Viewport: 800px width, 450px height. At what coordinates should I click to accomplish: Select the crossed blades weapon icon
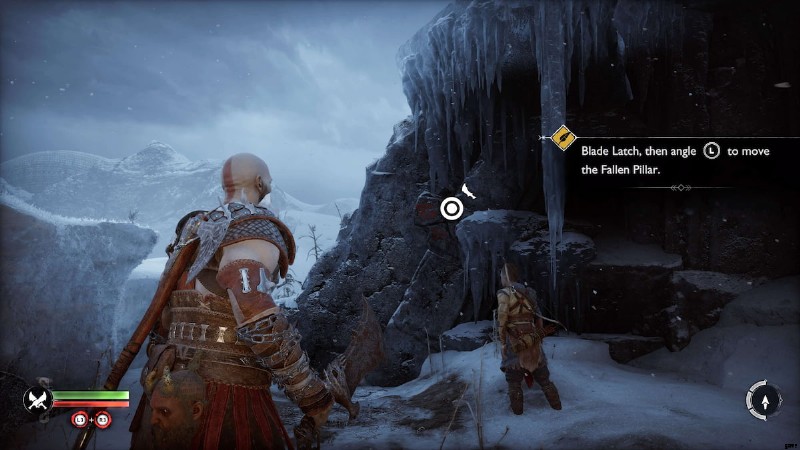tap(37, 400)
